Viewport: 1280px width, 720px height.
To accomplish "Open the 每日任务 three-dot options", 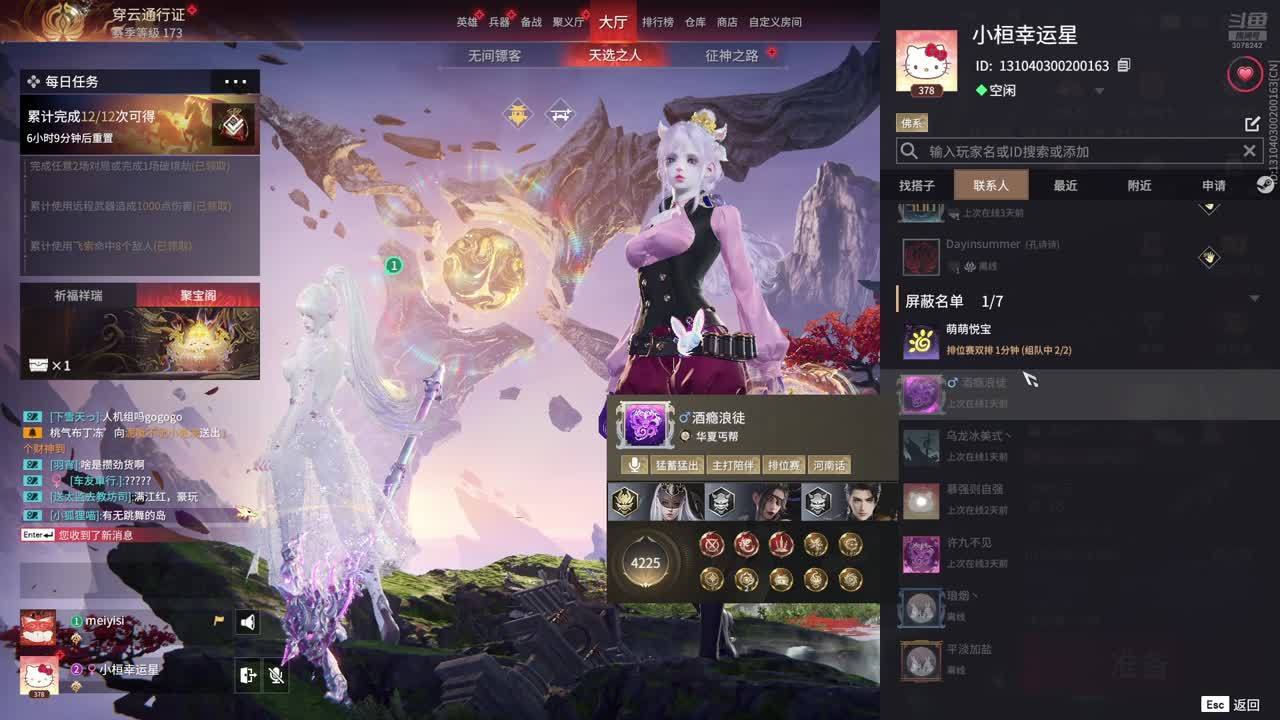I will tap(236, 82).
